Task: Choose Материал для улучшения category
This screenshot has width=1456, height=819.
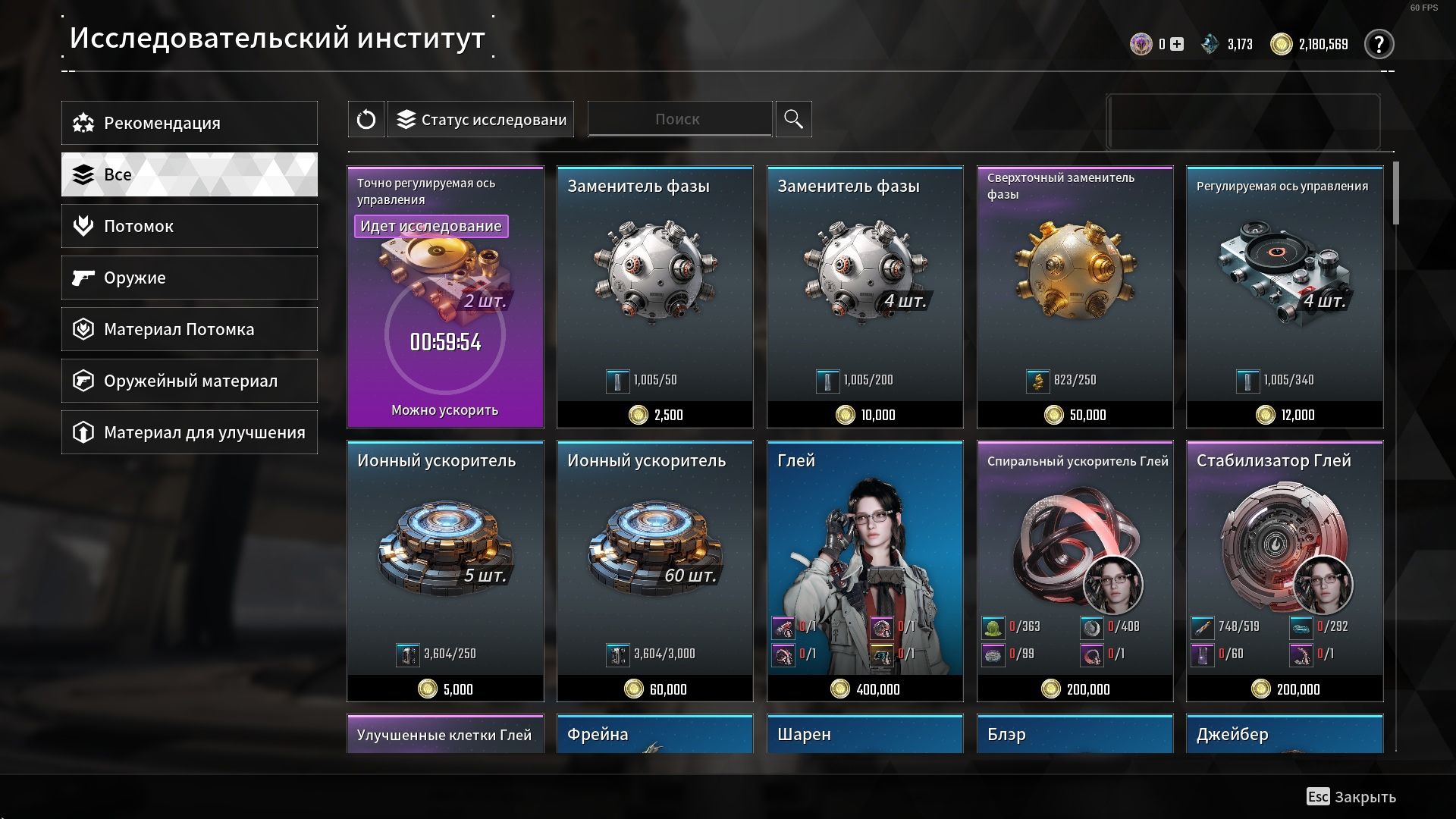Action: coord(190,432)
